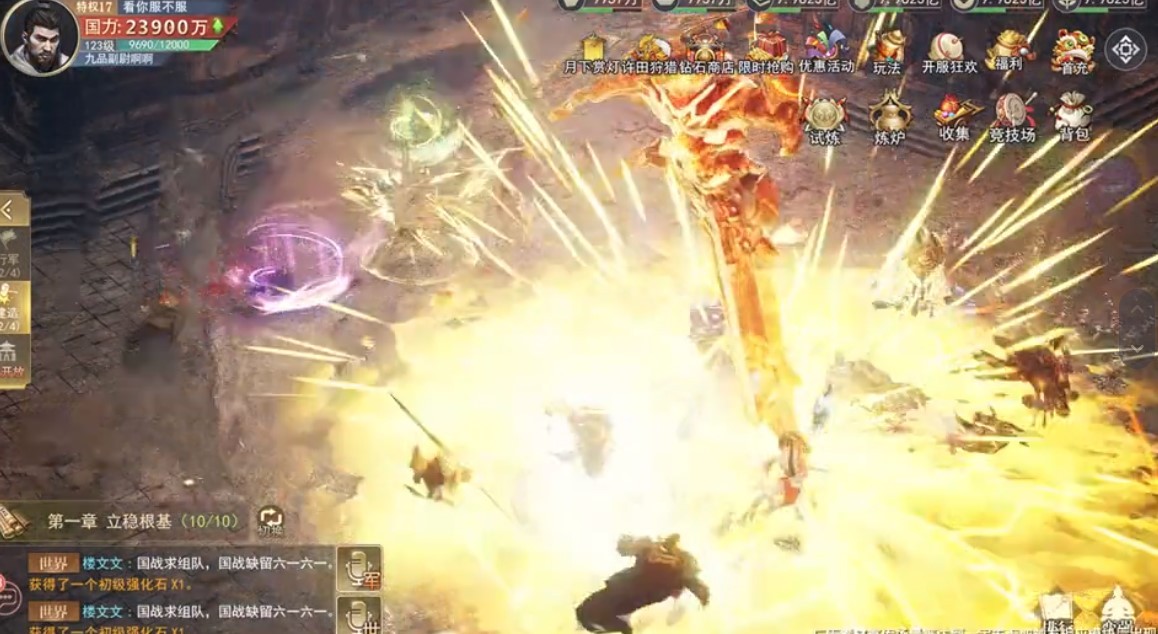Image resolution: width=1158 pixels, height=634 pixels.
Task: Open the 炼炉 furnace
Action: [x=888, y=119]
